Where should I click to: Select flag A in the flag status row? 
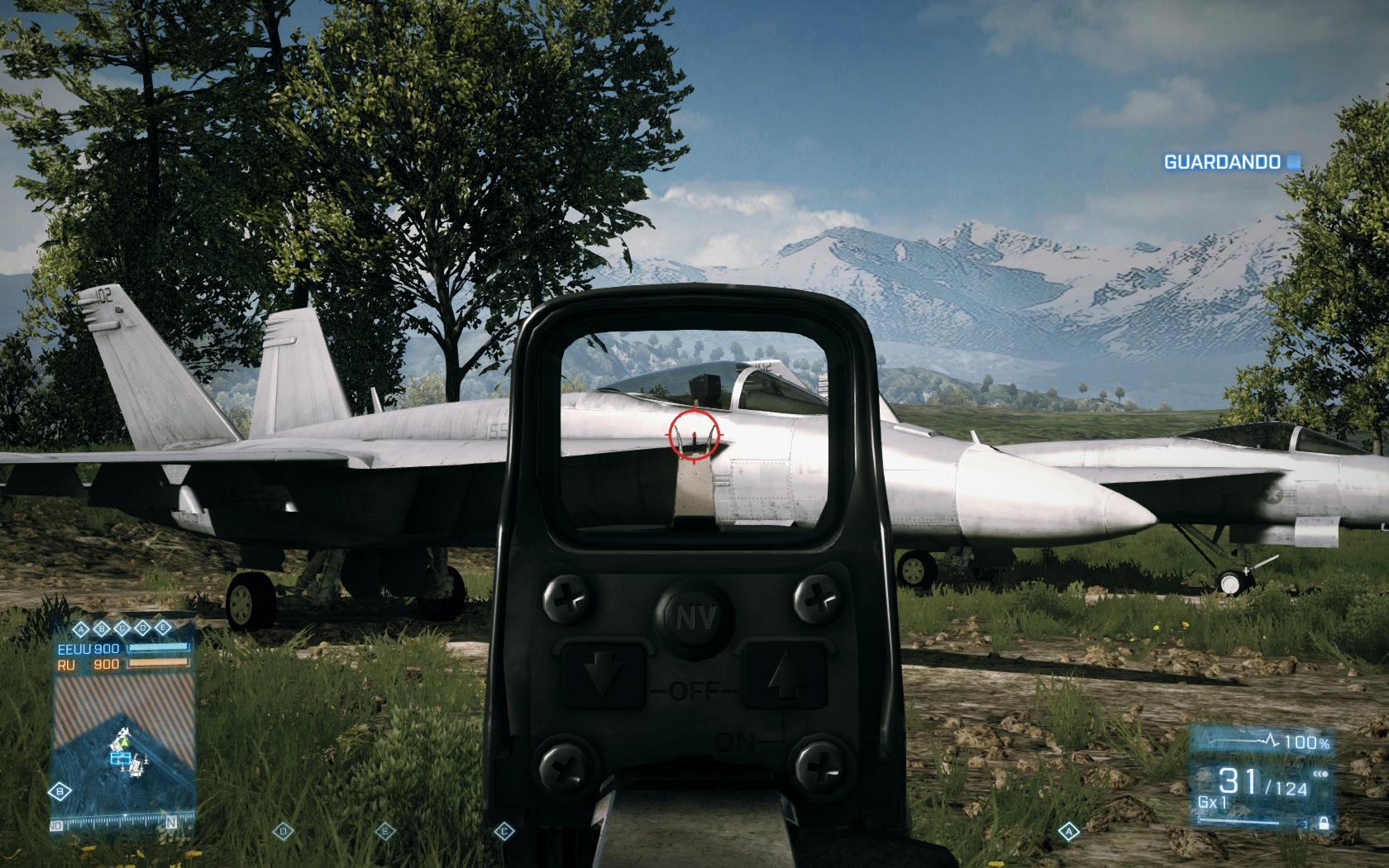point(80,629)
